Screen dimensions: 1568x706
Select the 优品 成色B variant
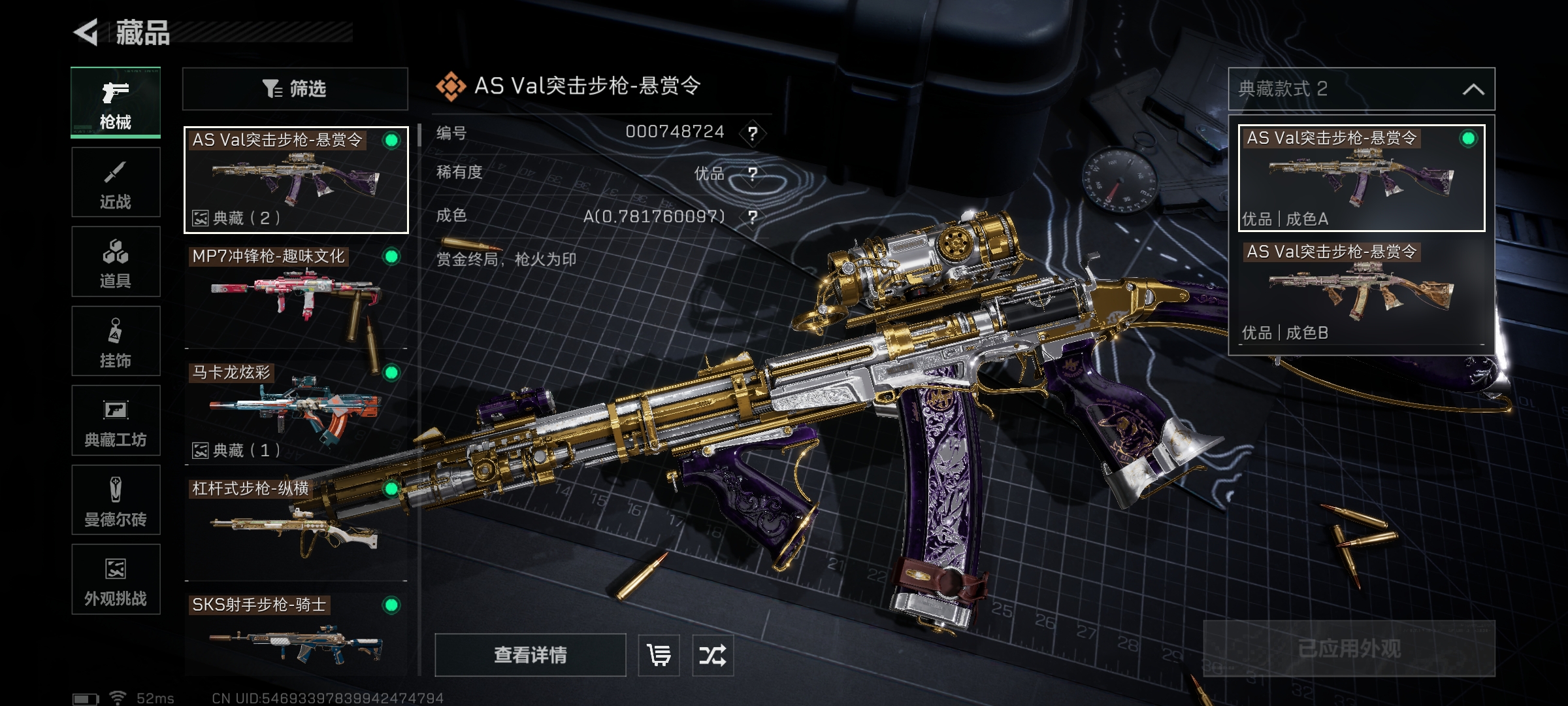pyautogui.click(x=1361, y=293)
